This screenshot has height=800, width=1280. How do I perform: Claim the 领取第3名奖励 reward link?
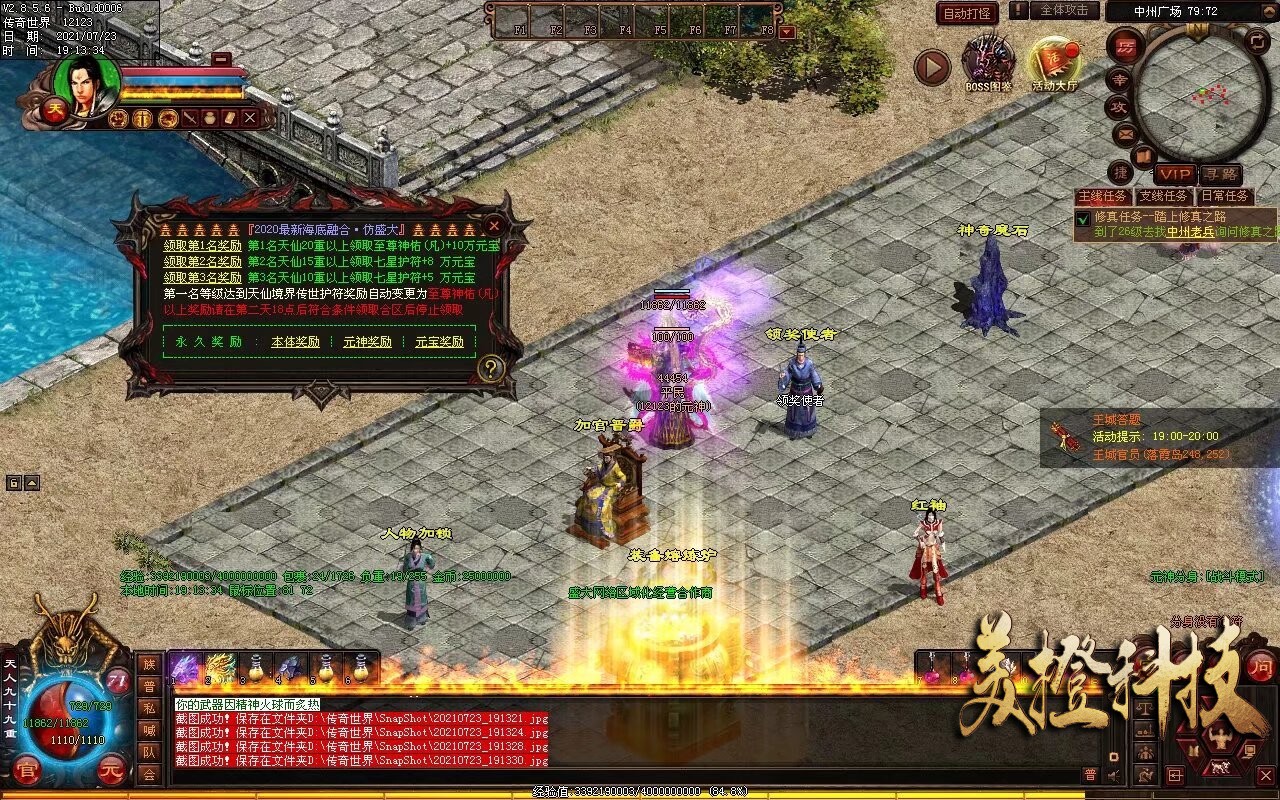click(x=203, y=277)
